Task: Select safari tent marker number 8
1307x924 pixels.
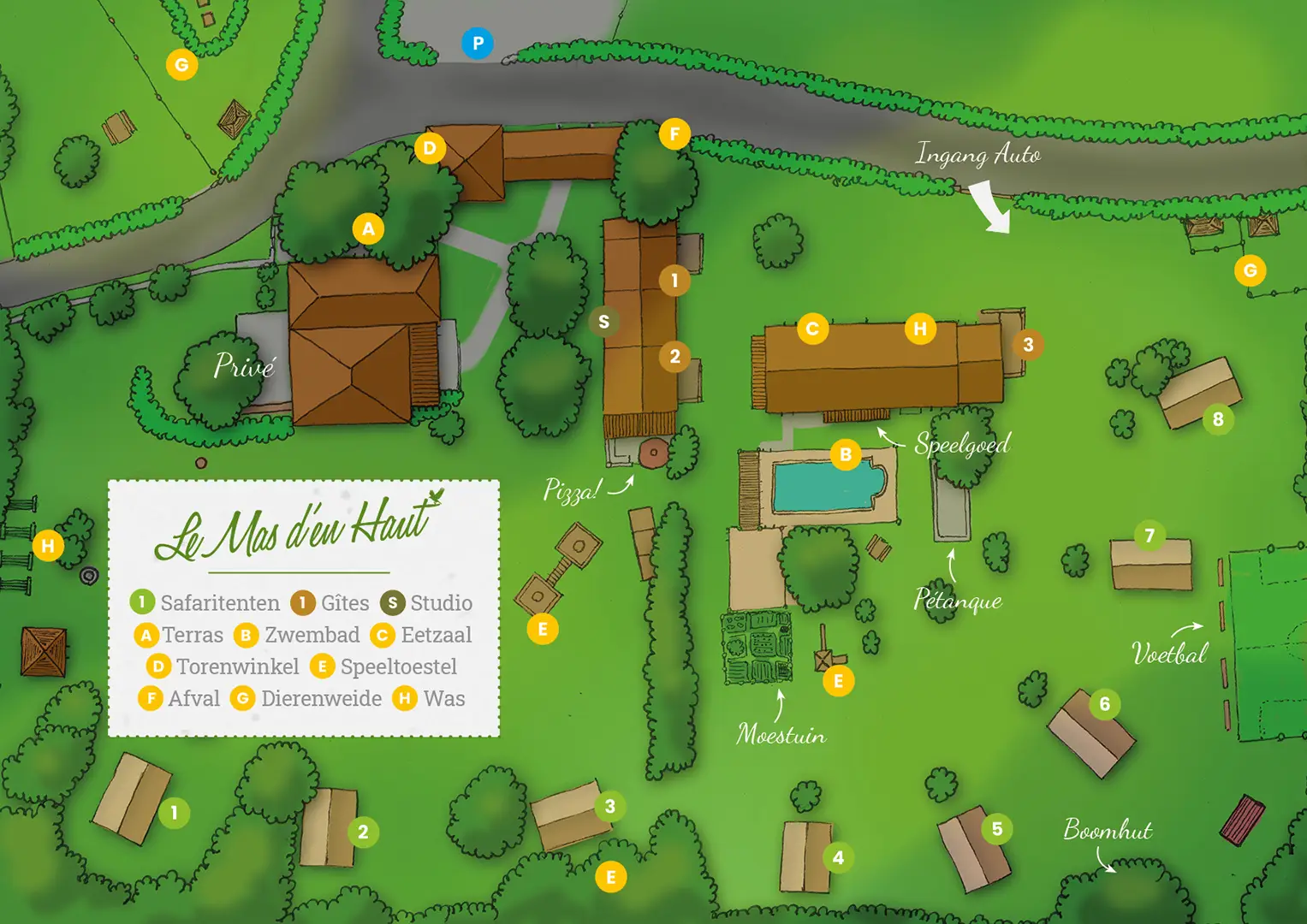Action: coord(1218,419)
